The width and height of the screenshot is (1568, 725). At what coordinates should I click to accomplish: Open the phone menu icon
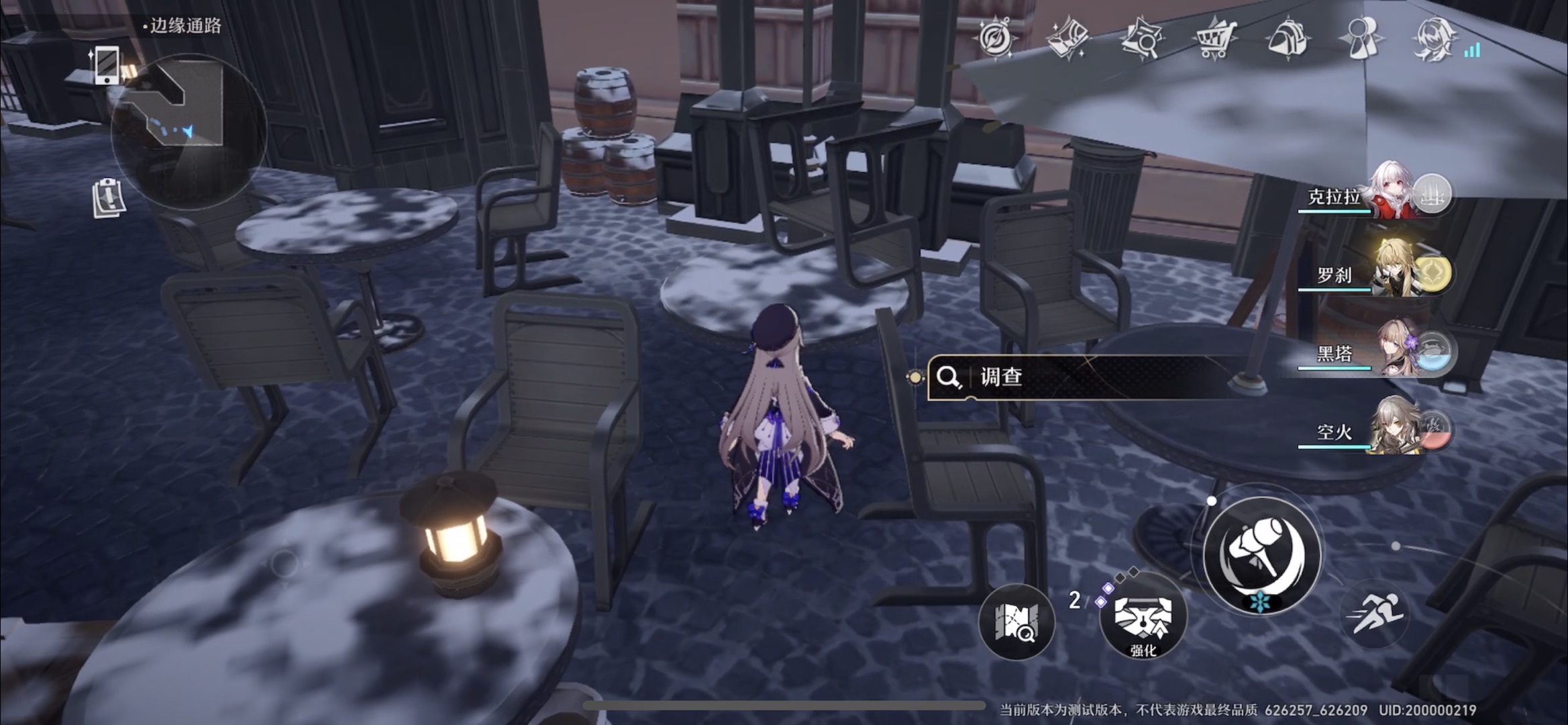(106, 66)
